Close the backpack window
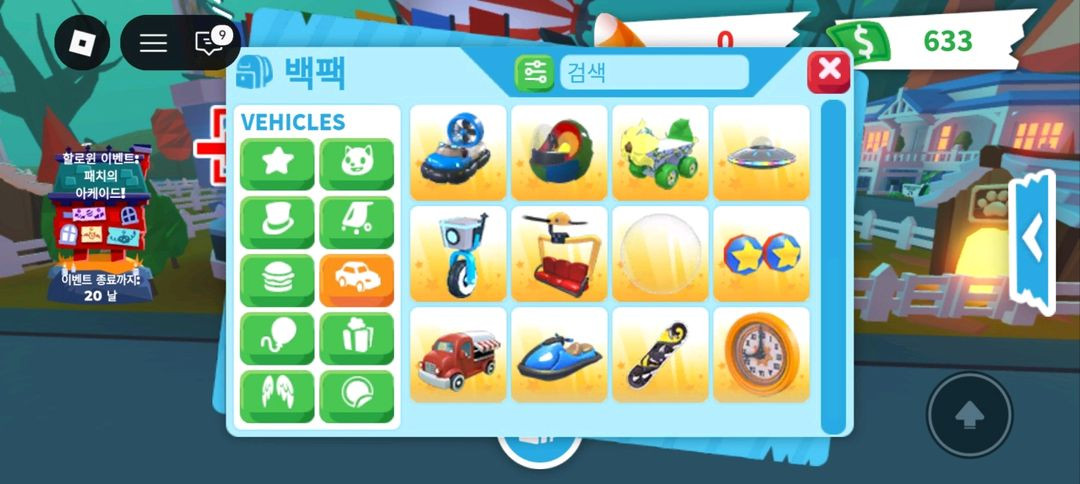Viewport: 1080px width, 484px height. click(x=829, y=72)
